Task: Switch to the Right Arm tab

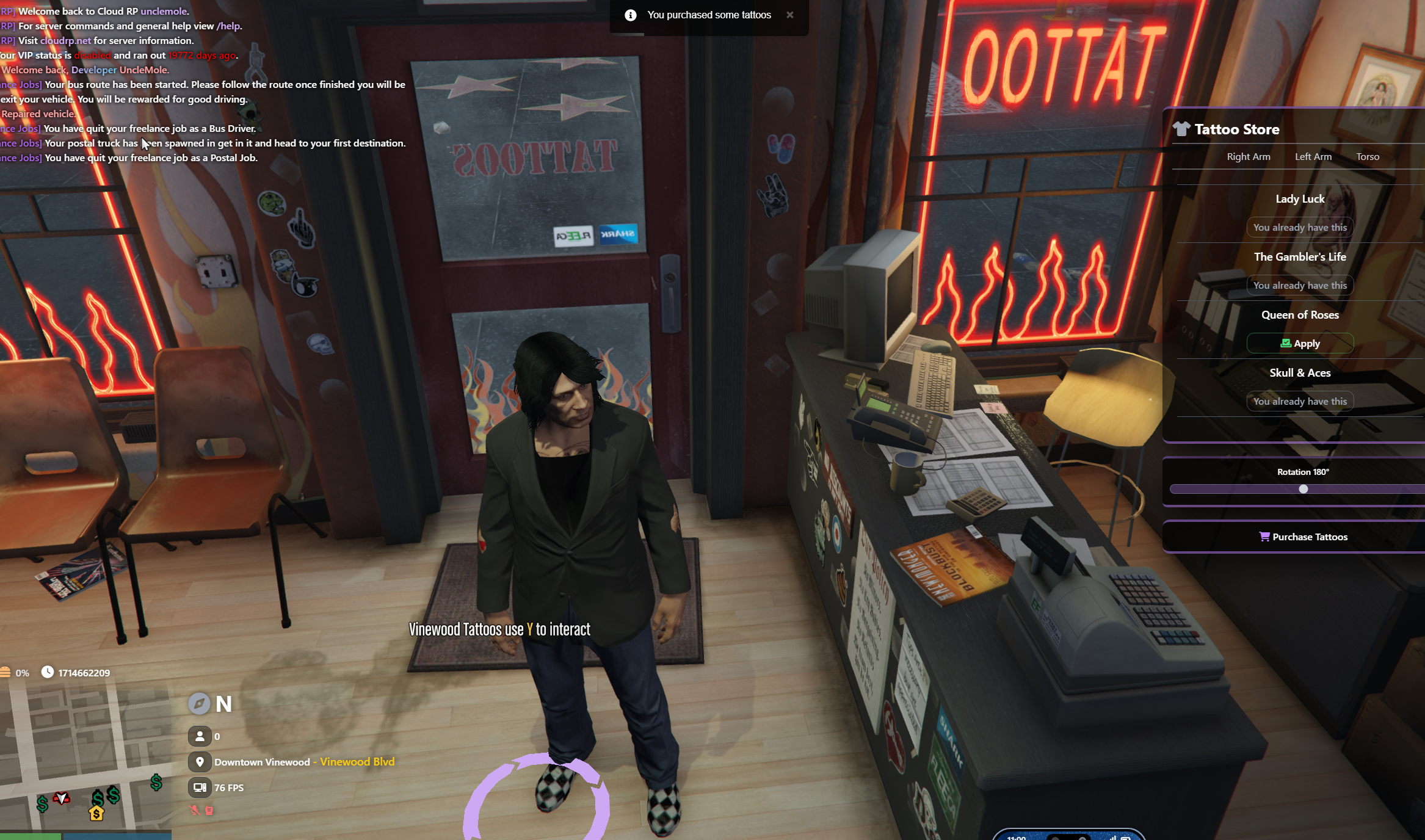Action: (1249, 157)
